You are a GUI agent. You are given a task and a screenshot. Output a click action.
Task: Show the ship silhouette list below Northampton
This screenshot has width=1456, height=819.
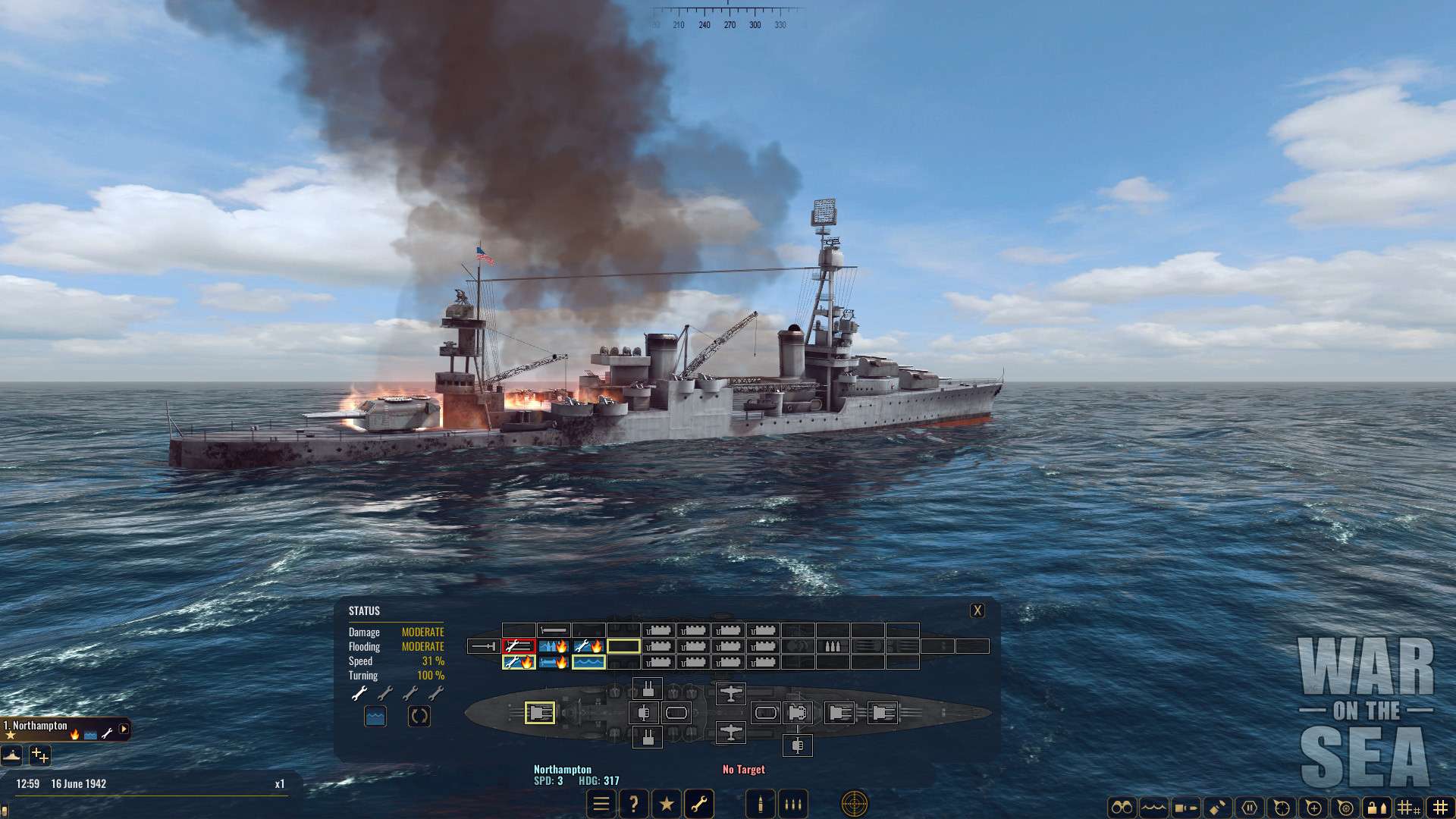click(x=11, y=756)
